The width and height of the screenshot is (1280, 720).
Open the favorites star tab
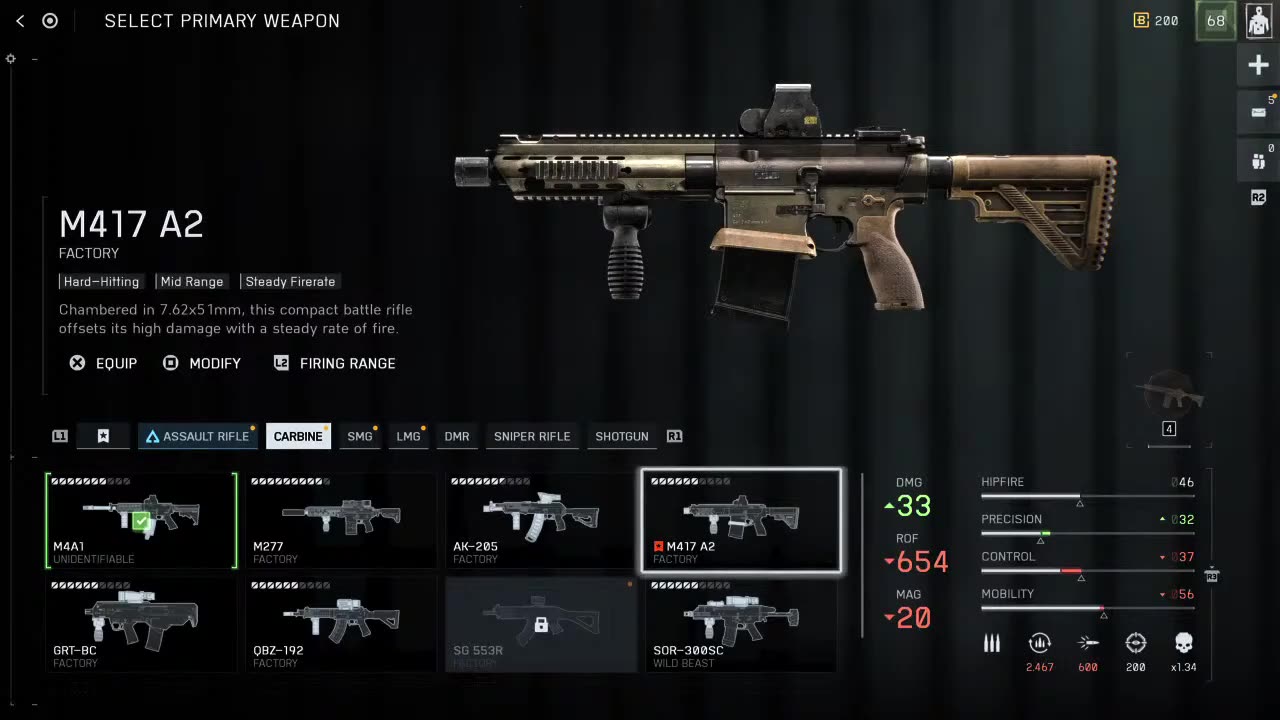tap(103, 436)
